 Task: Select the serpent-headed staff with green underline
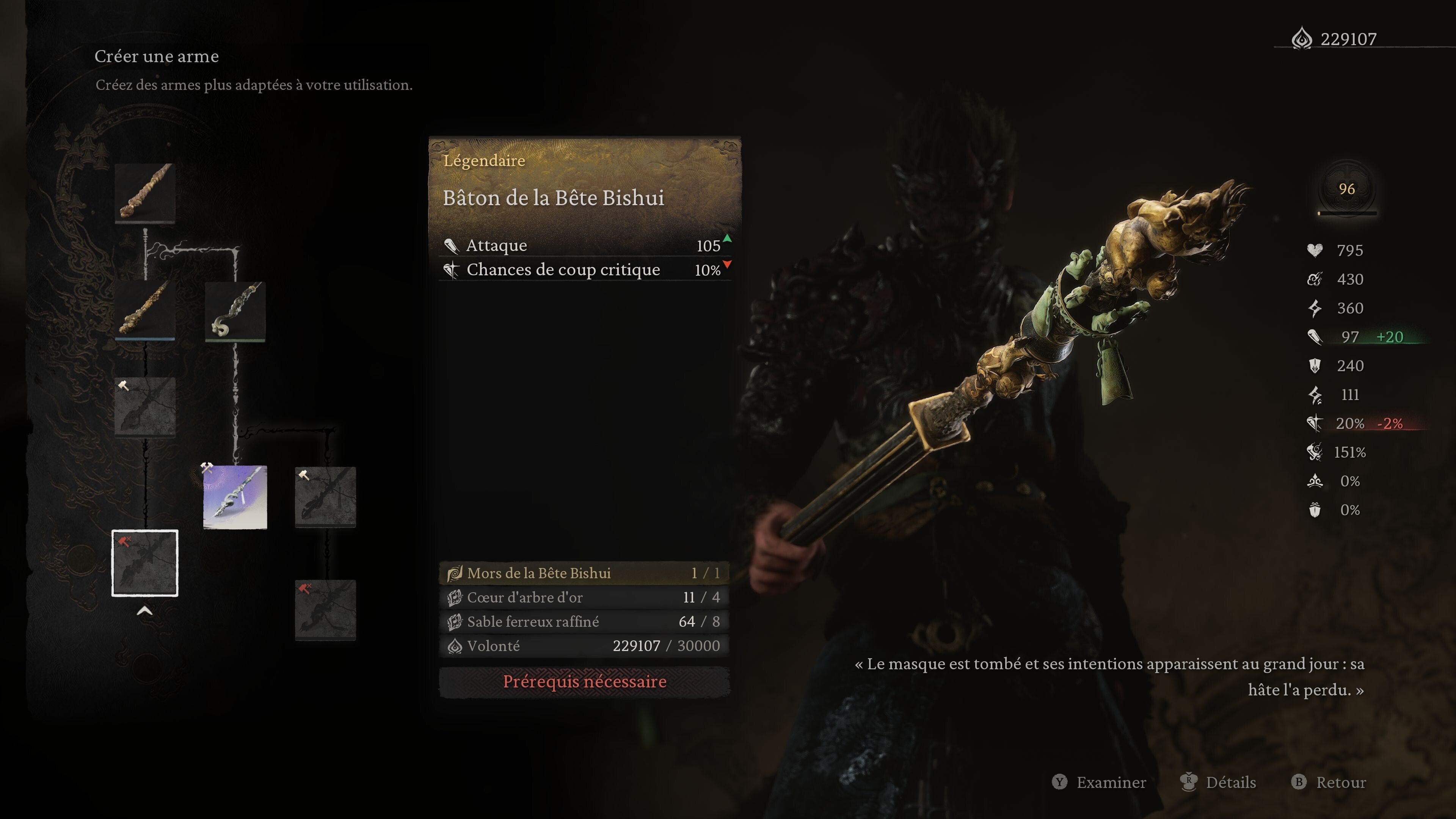point(235,311)
